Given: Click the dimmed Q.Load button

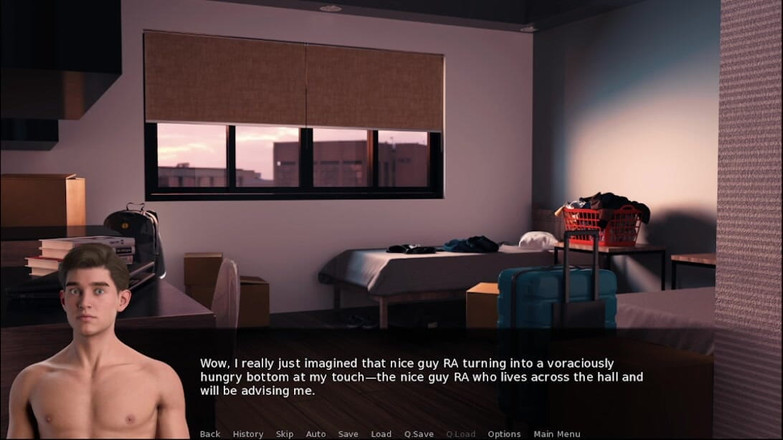Looking at the screenshot, I should [461, 434].
